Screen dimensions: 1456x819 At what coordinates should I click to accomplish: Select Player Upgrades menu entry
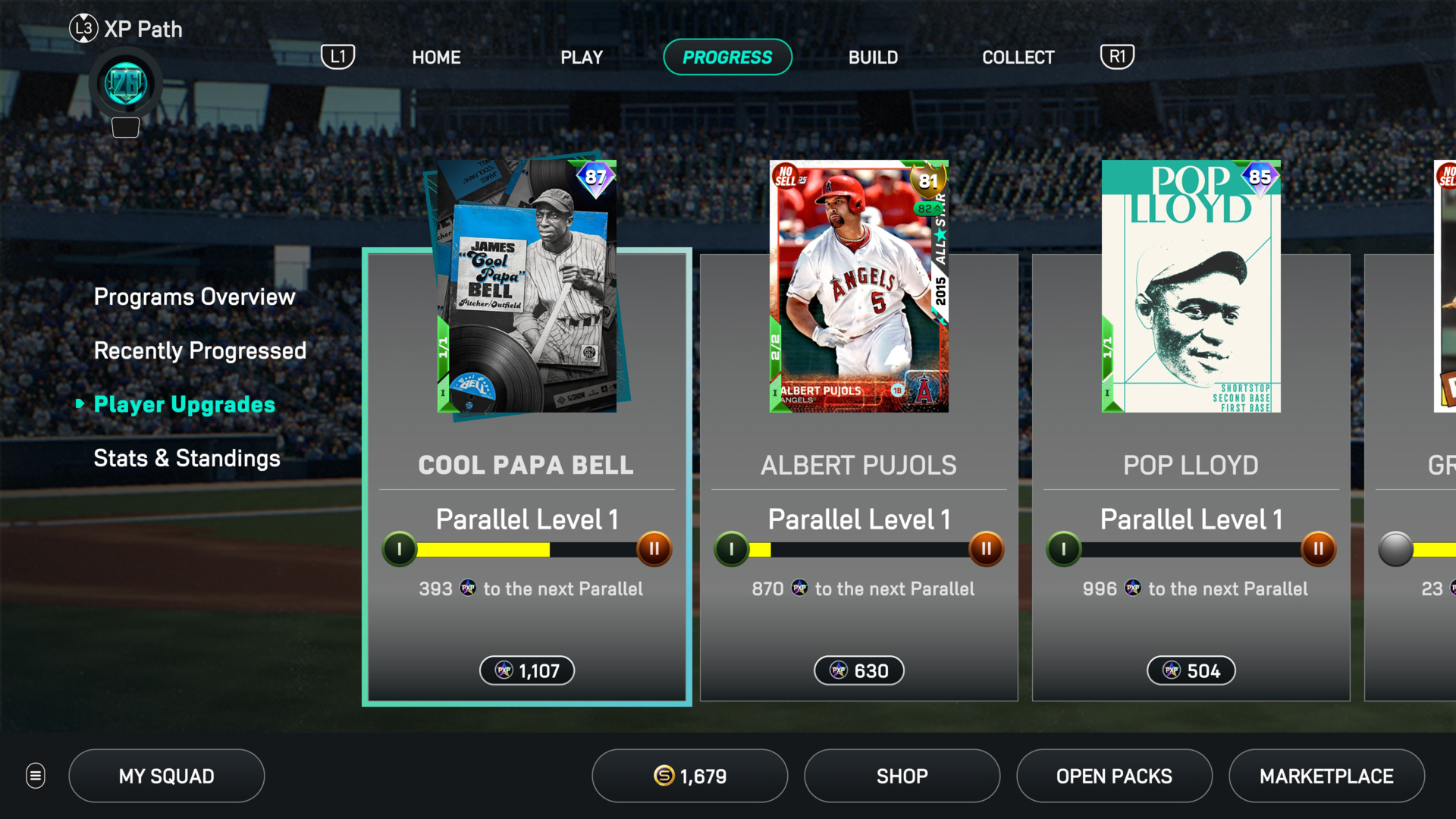184,404
